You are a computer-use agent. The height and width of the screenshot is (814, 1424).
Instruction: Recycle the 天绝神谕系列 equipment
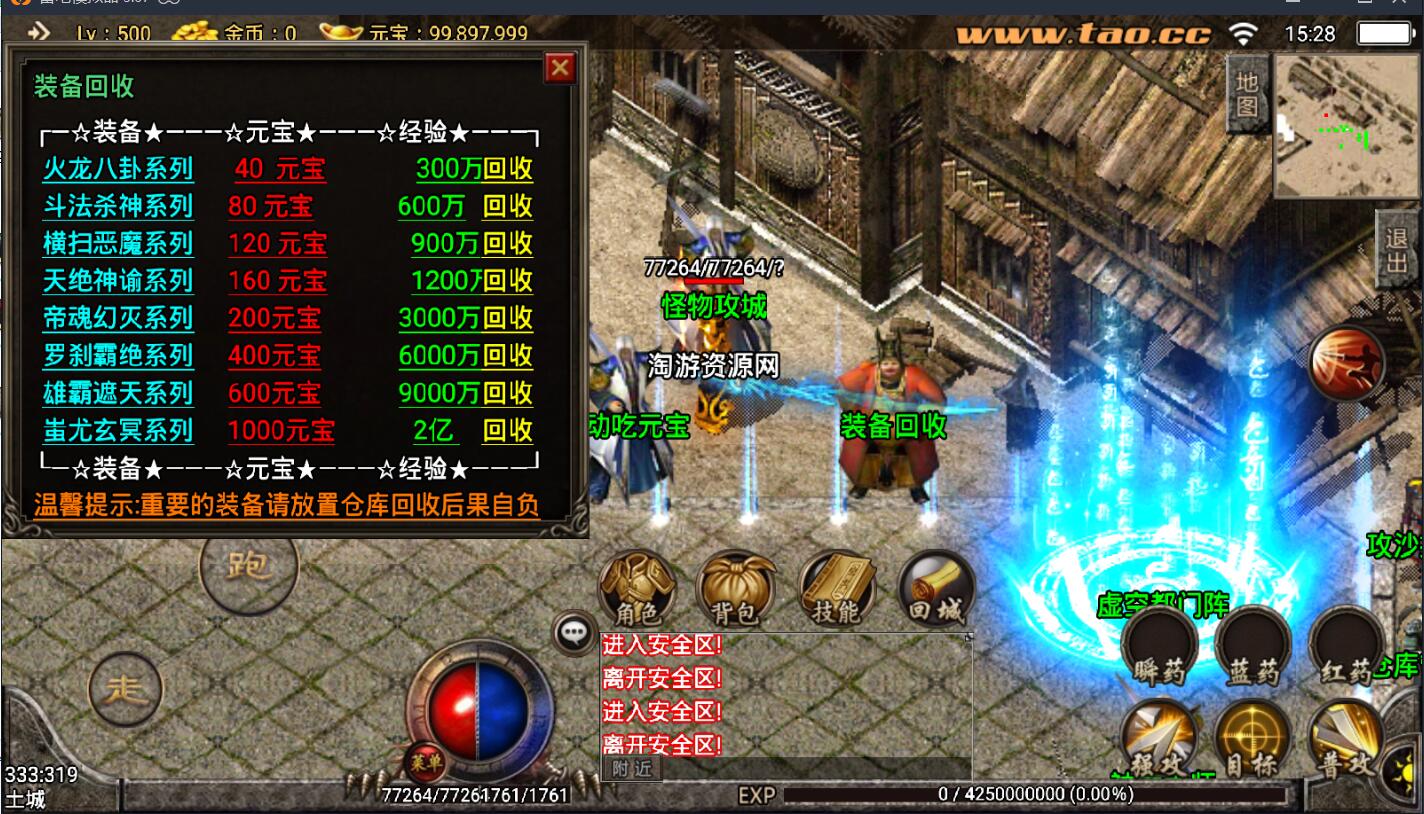pyautogui.click(x=507, y=281)
